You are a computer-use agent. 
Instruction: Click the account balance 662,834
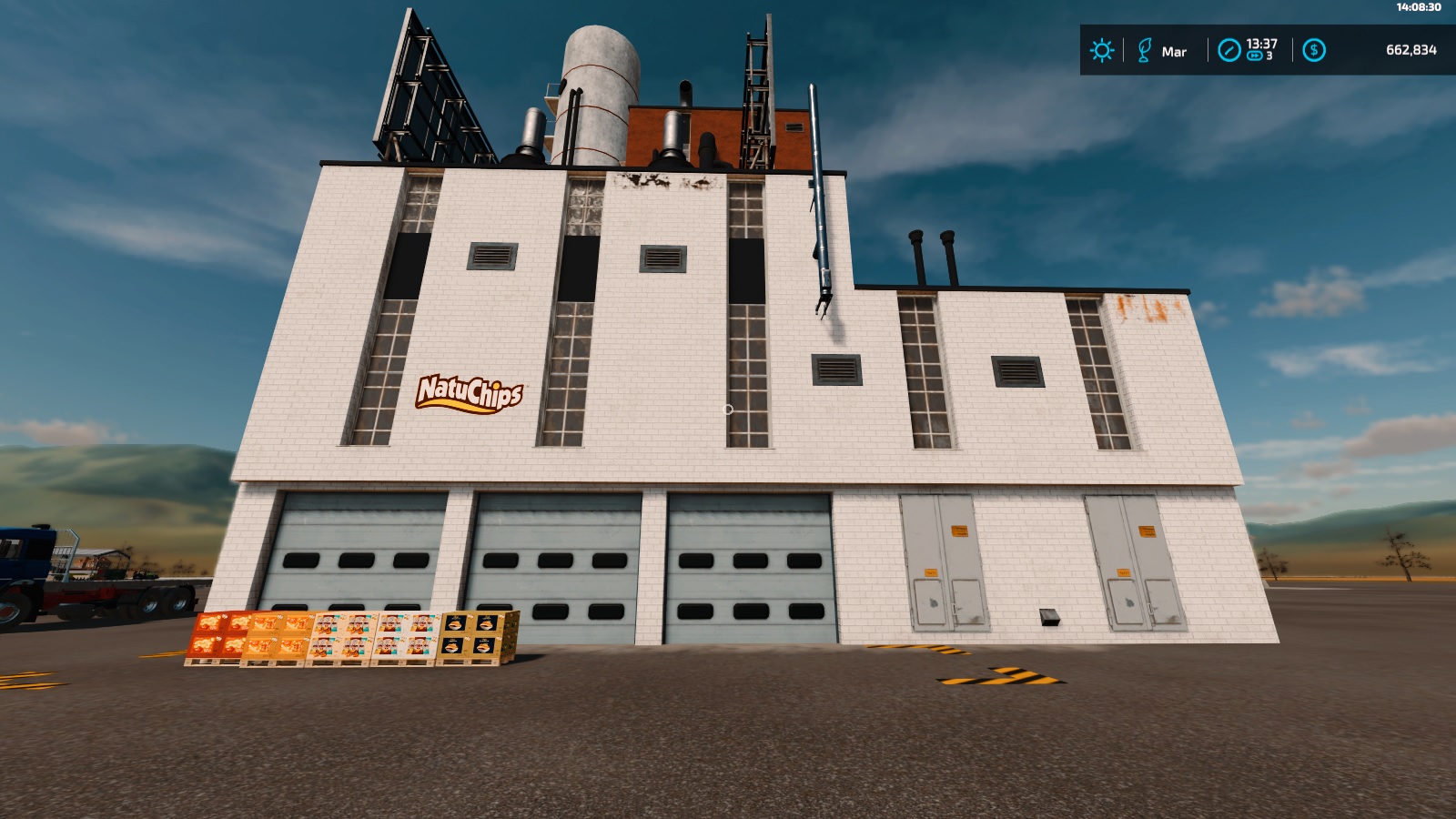pos(1412,49)
